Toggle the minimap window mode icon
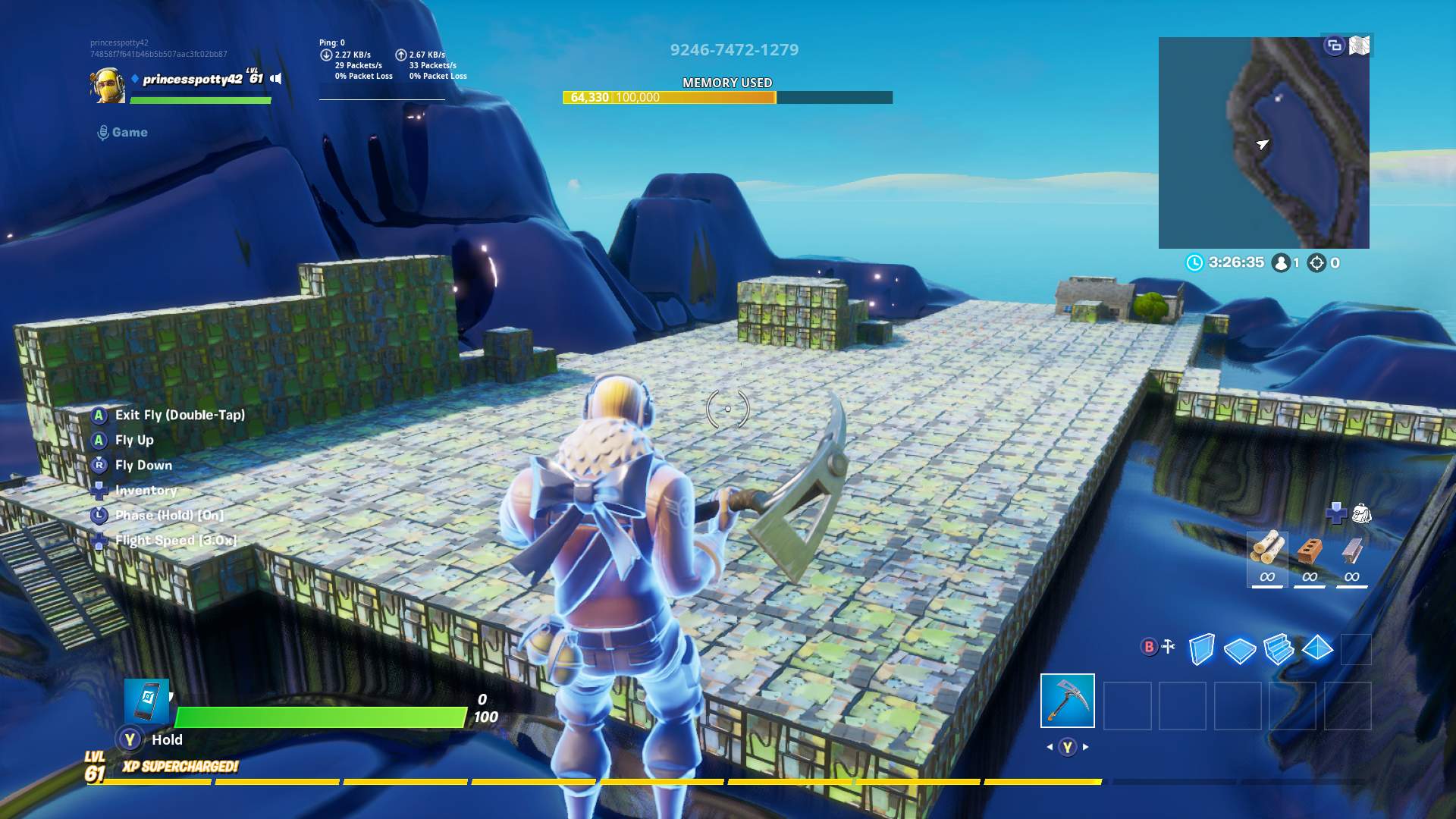1456x819 pixels. (1334, 45)
